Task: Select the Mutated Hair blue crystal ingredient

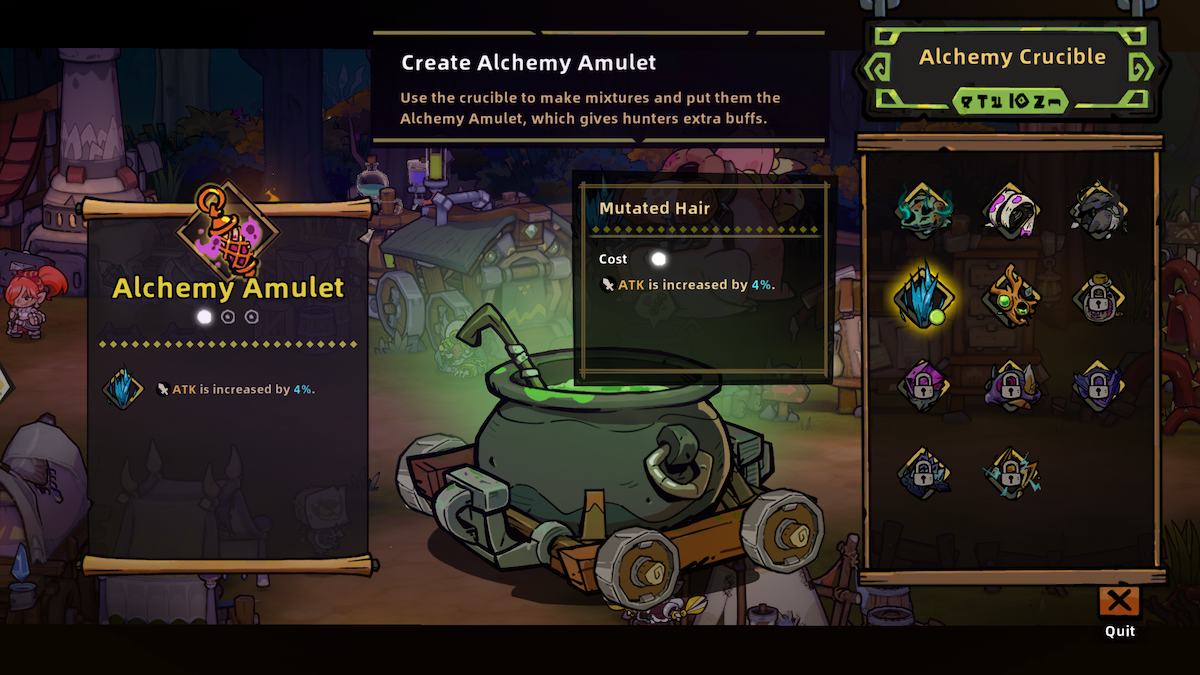Action: [922, 298]
